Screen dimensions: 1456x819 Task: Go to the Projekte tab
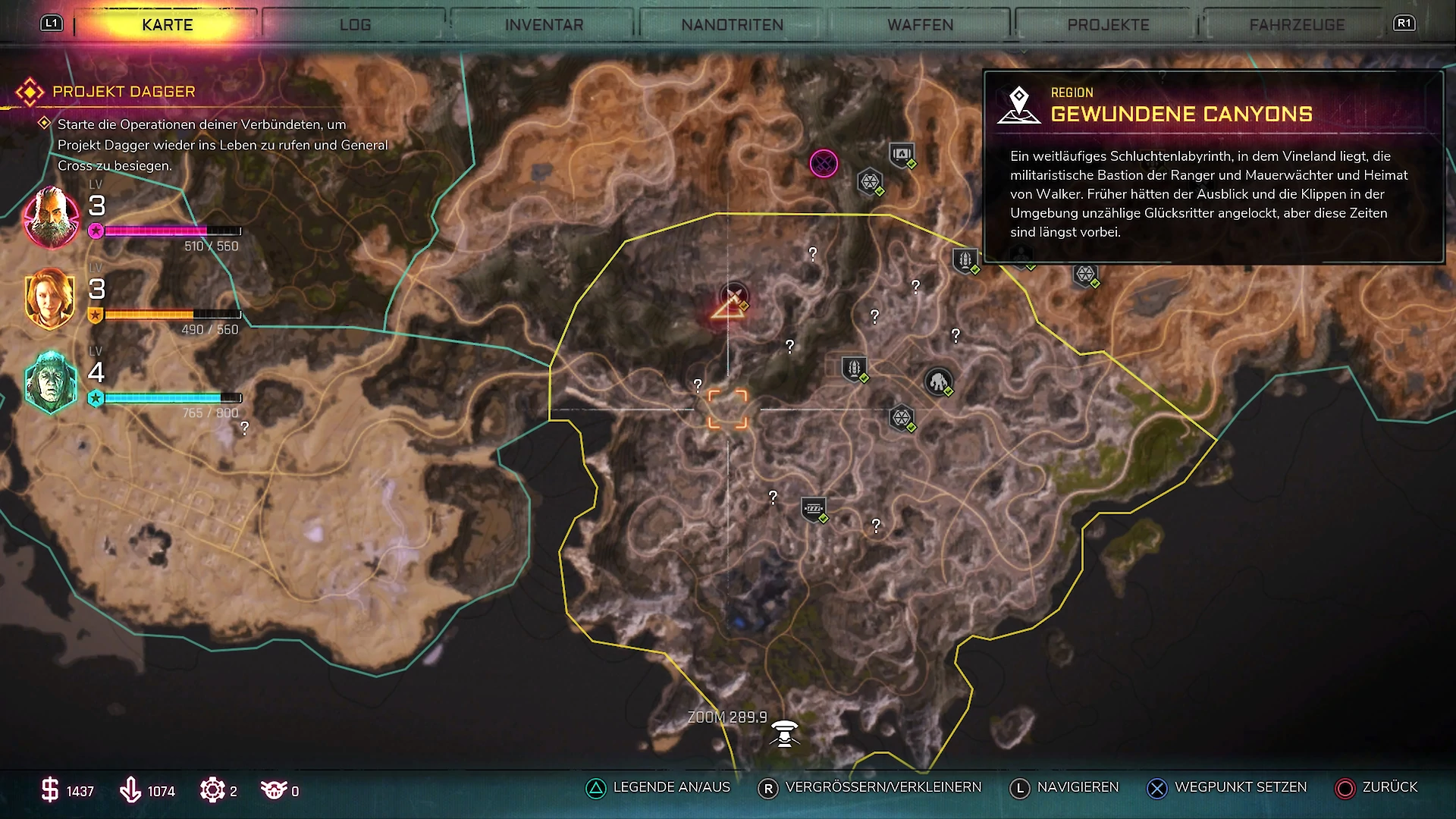pos(1108,25)
